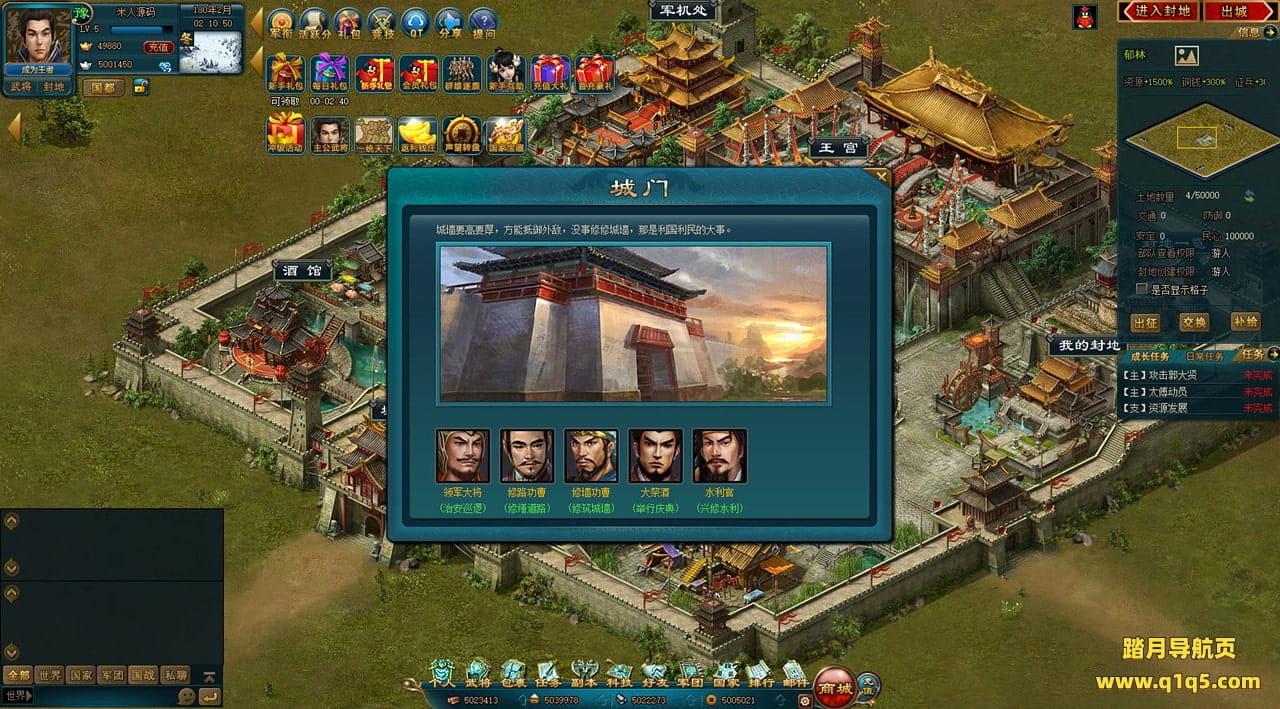Image resolution: width=1280 pixels, height=709 pixels.
Task: Select the 水利官 waterworks officer portrait
Action: point(719,457)
